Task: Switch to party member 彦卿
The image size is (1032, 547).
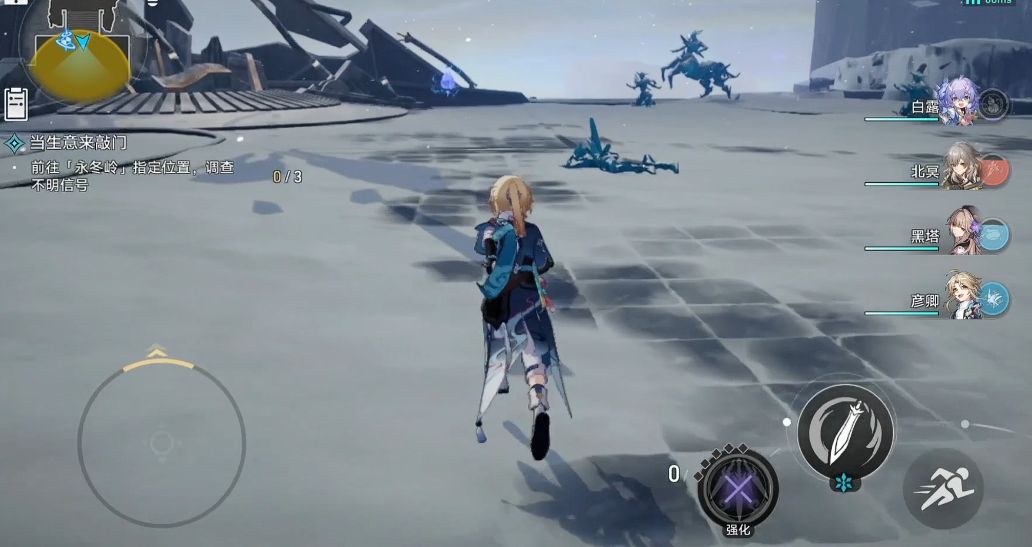Action: pyautogui.click(x=962, y=297)
